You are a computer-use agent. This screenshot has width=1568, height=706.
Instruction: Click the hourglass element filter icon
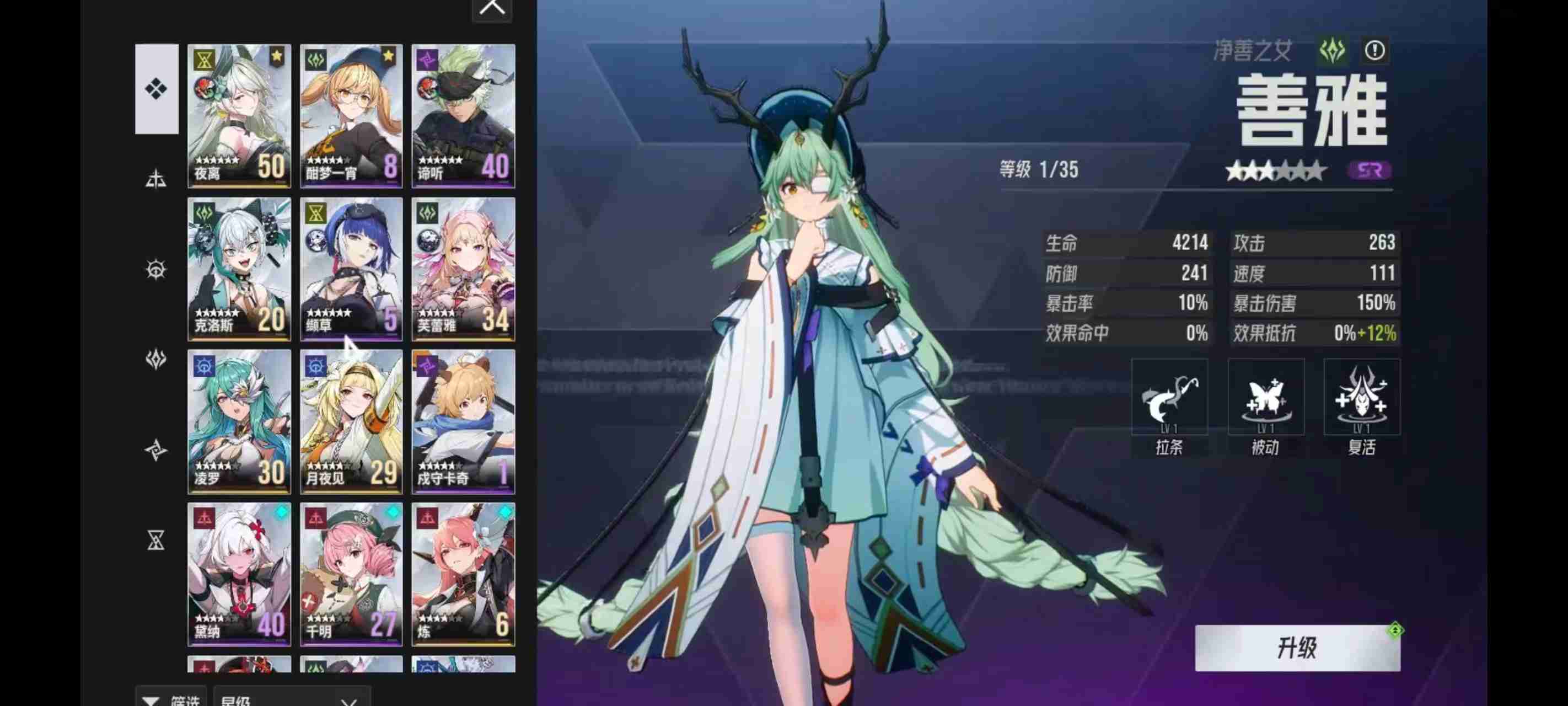click(157, 541)
